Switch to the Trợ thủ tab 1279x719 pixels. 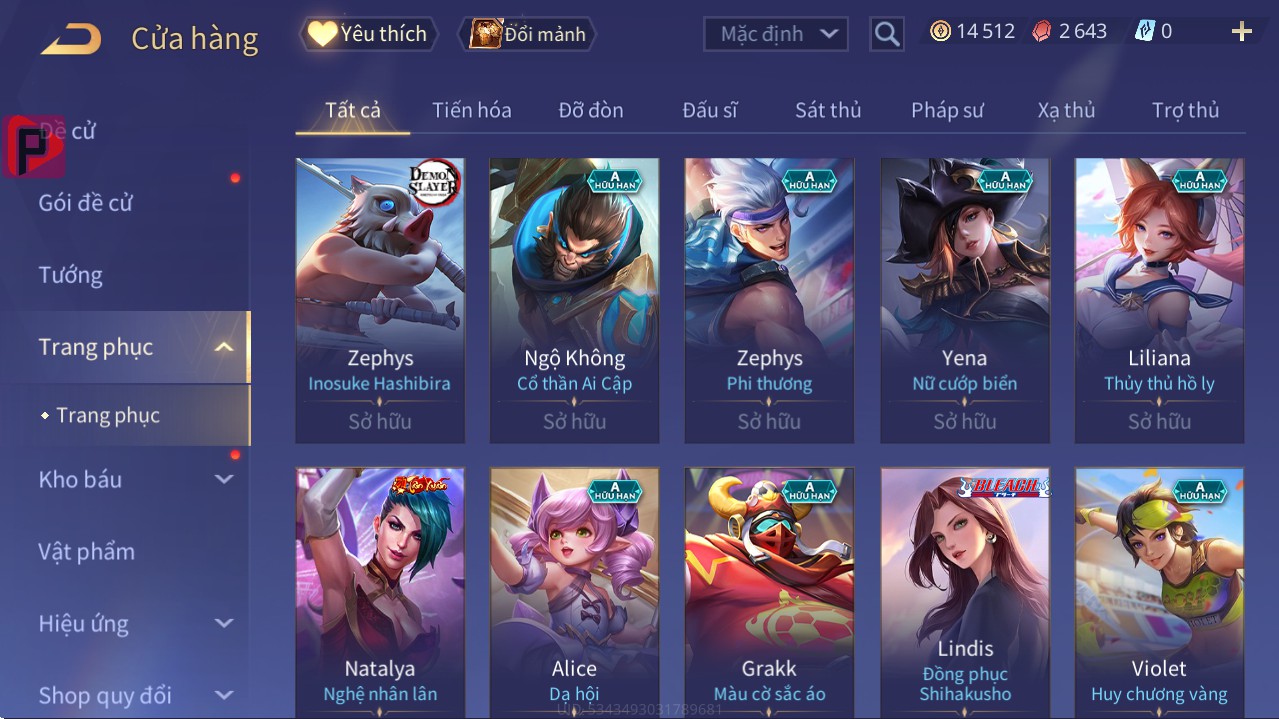[1185, 110]
